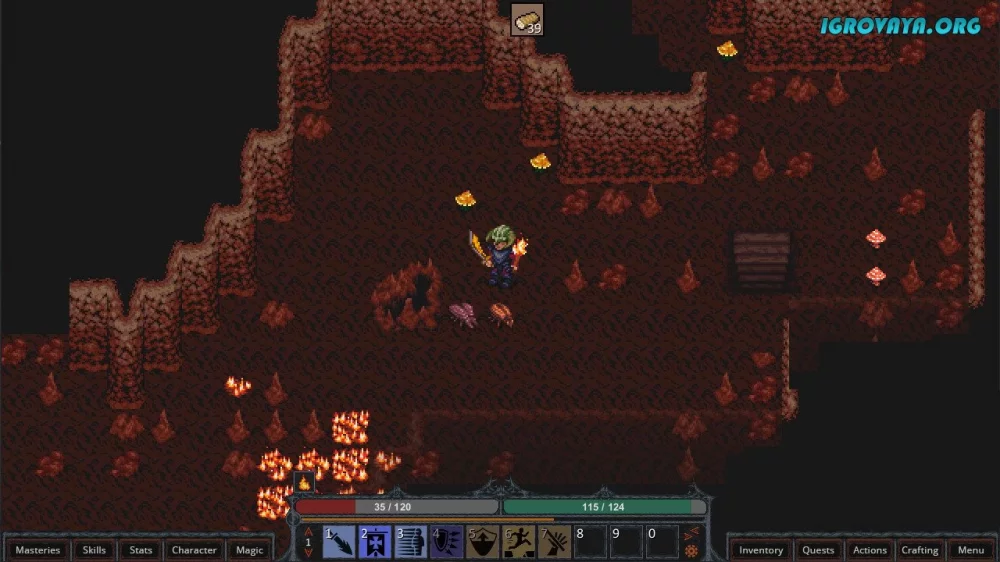Screen dimensions: 1000x562
Task: Open the Actions panel
Action: [x=869, y=550]
